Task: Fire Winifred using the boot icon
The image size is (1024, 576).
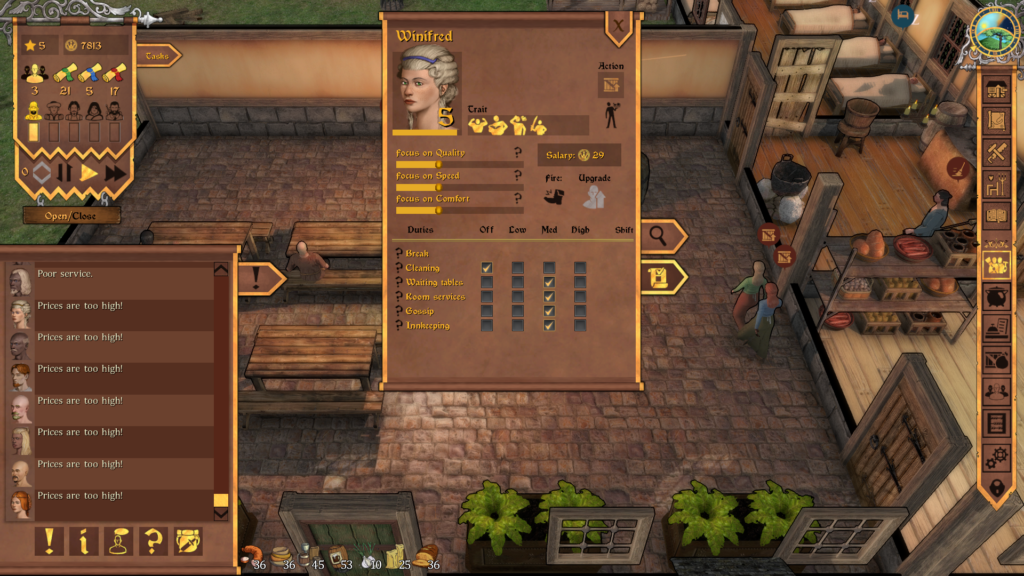Action: click(x=554, y=196)
